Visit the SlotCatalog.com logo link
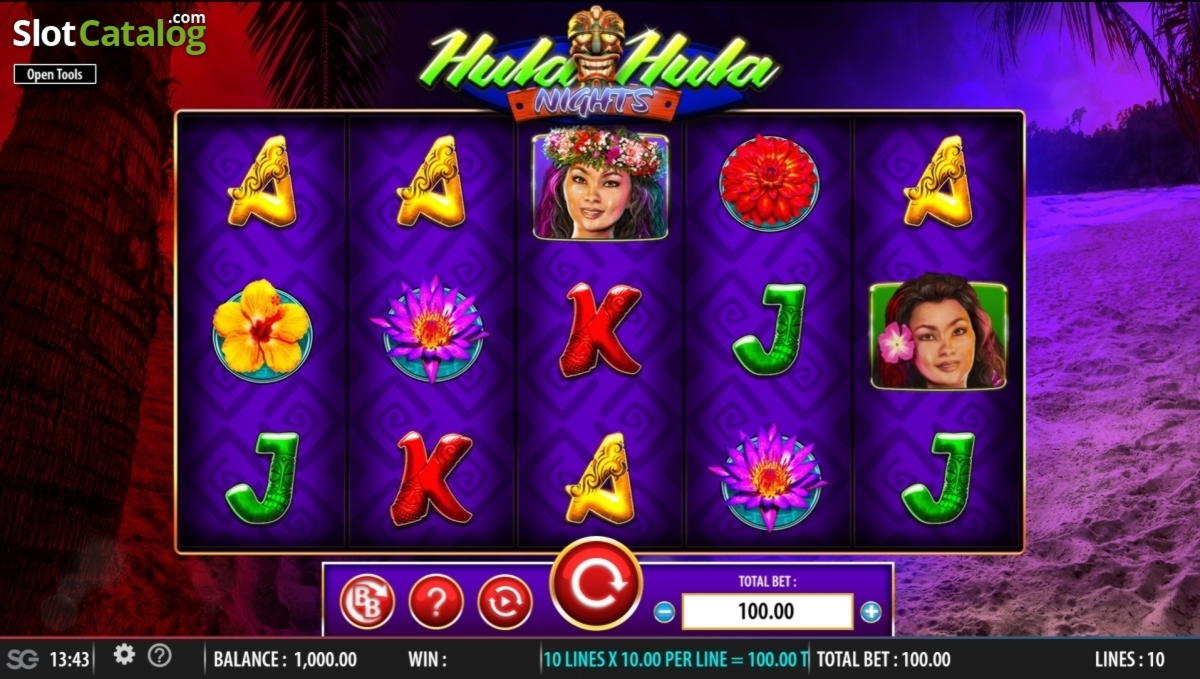 [109, 33]
